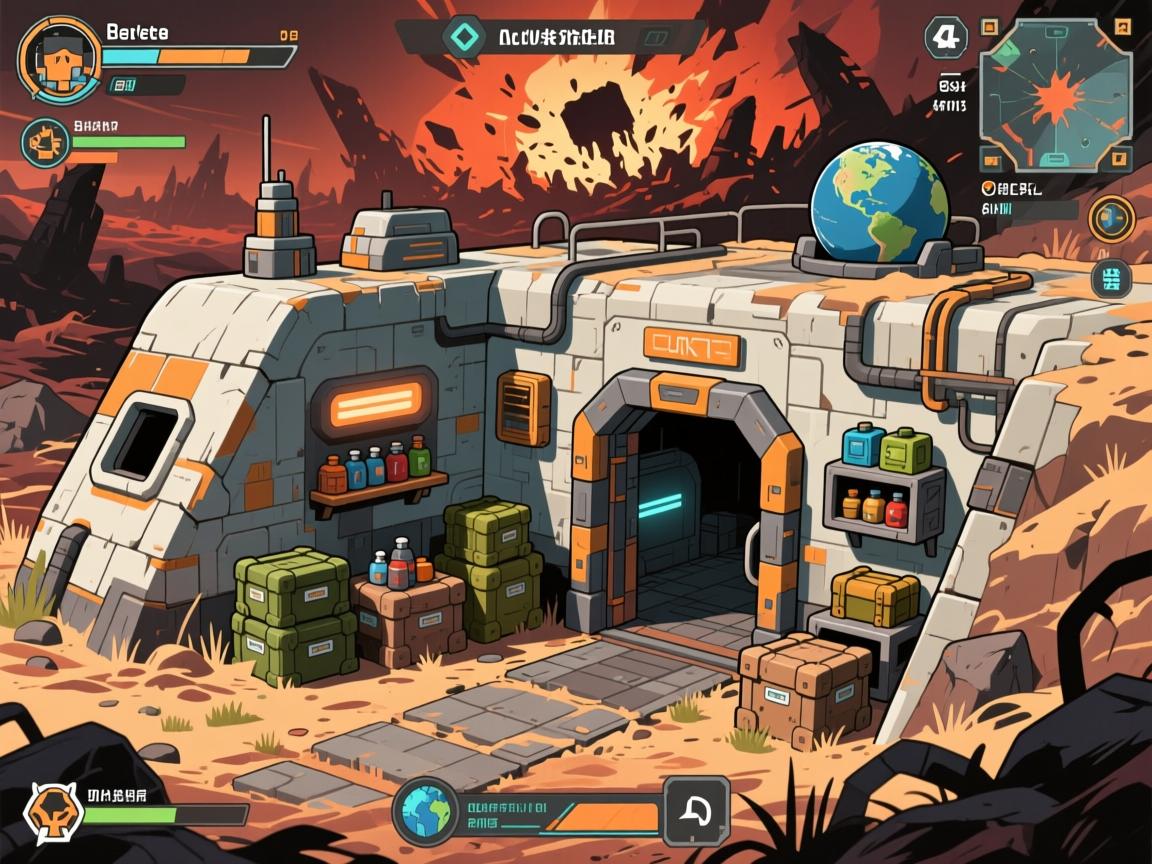The width and height of the screenshot is (1152, 864).
Task: Open the minimap with the orange blast marker
Action: tap(1057, 95)
